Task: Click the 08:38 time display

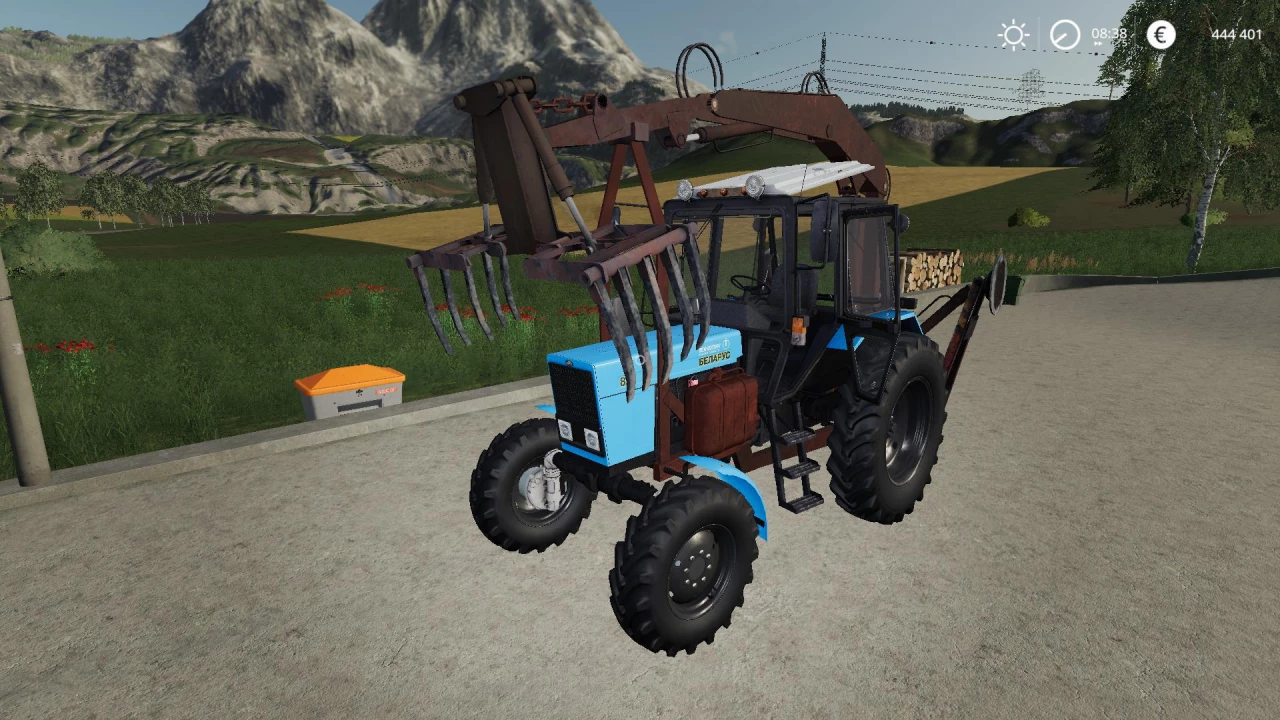Action: tap(1109, 33)
